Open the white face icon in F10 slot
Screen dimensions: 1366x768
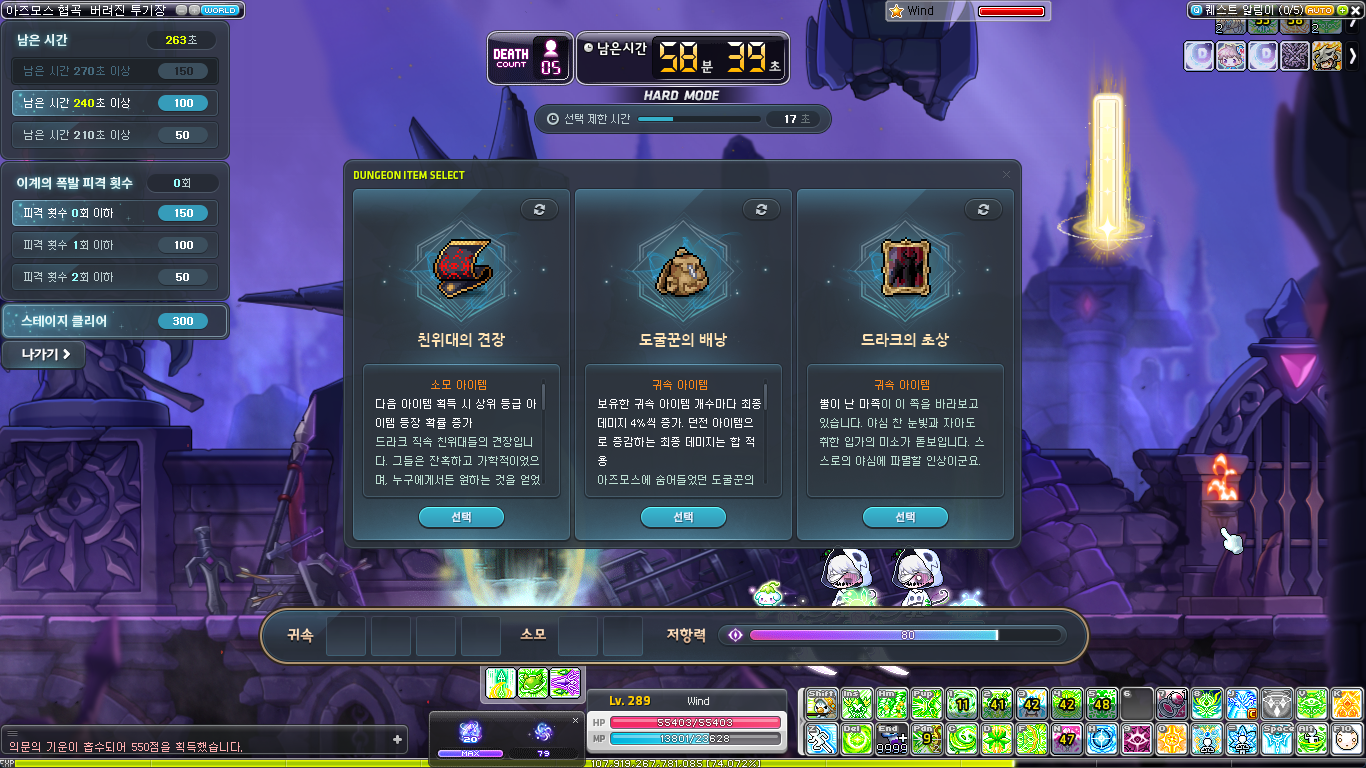pos(1347,740)
